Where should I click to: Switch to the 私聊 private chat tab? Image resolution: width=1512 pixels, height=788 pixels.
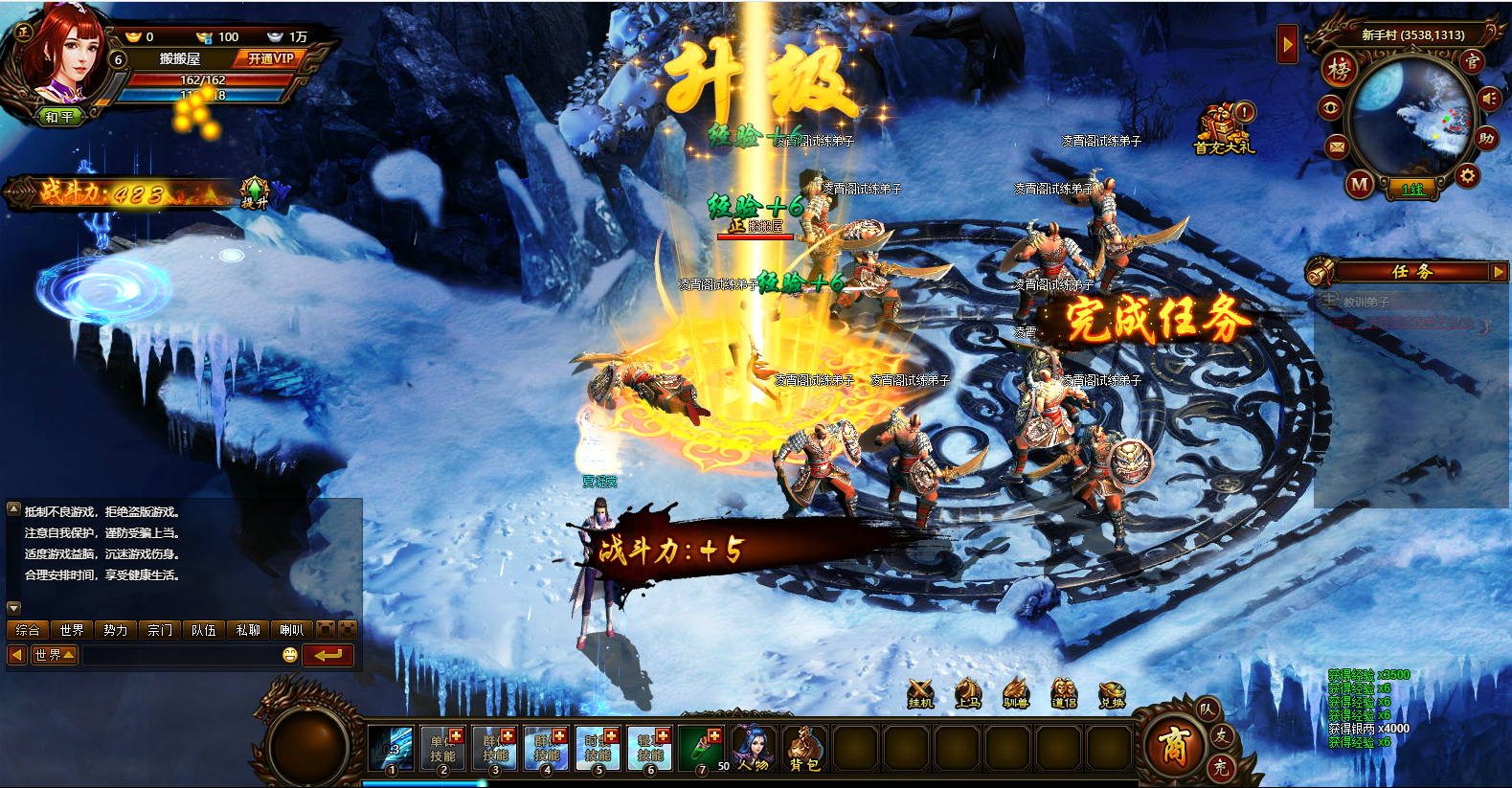click(248, 630)
